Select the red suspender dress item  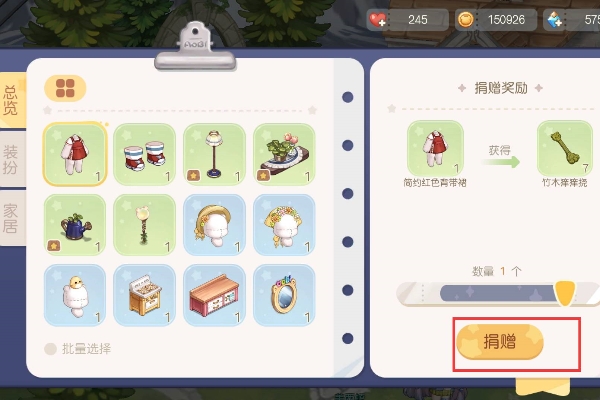pos(74,154)
